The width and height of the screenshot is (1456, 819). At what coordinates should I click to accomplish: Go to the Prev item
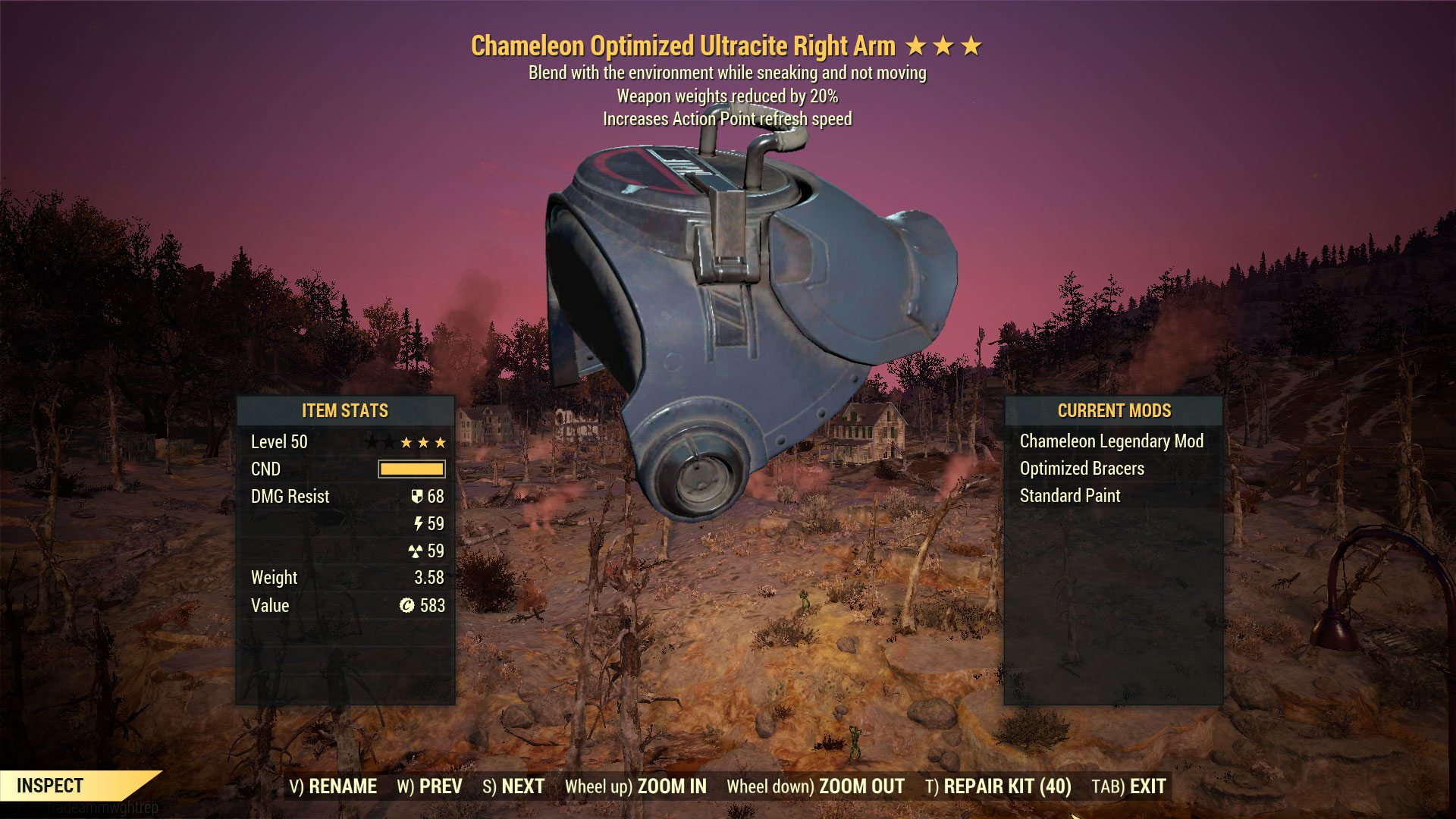tap(429, 786)
